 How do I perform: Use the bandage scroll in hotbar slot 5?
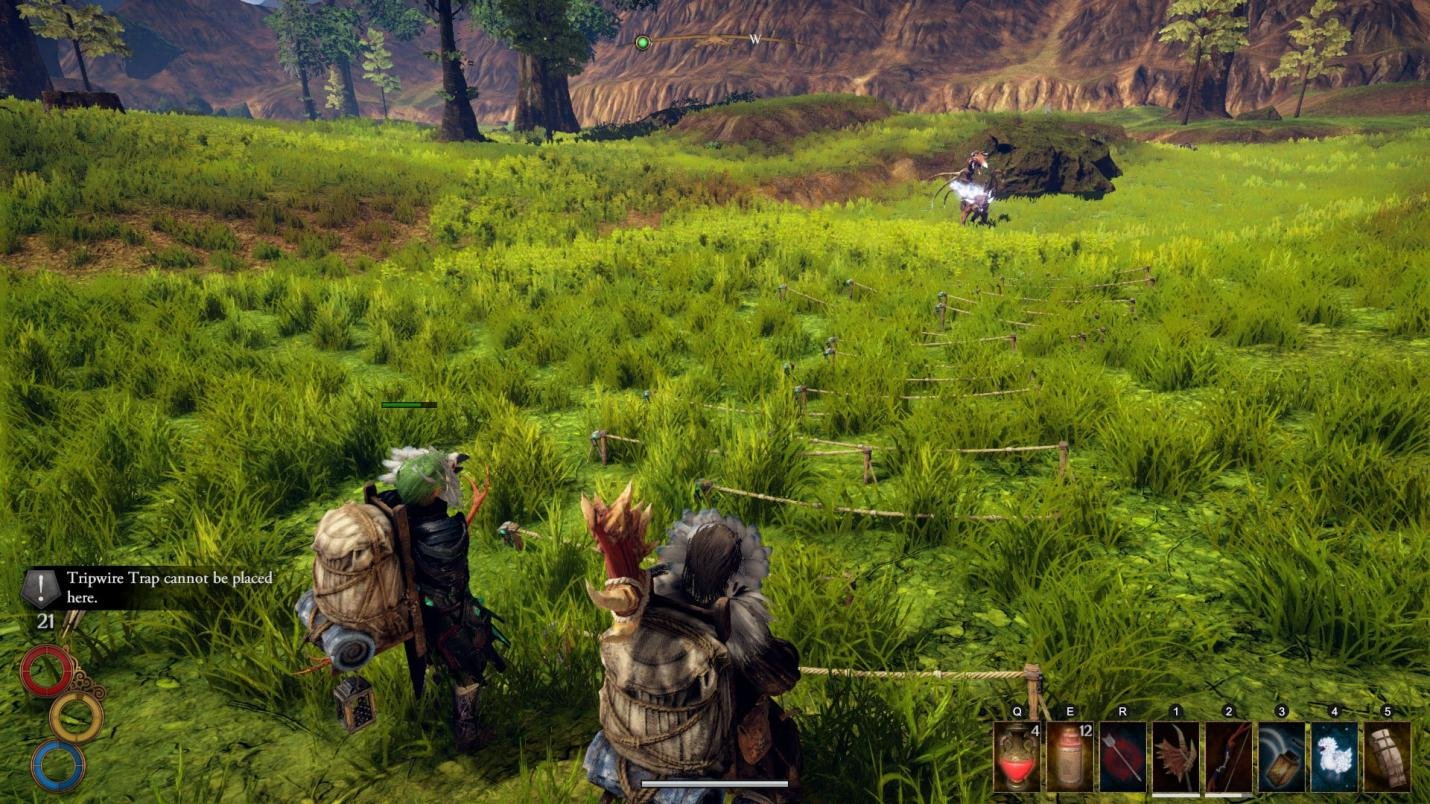(1388, 756)
